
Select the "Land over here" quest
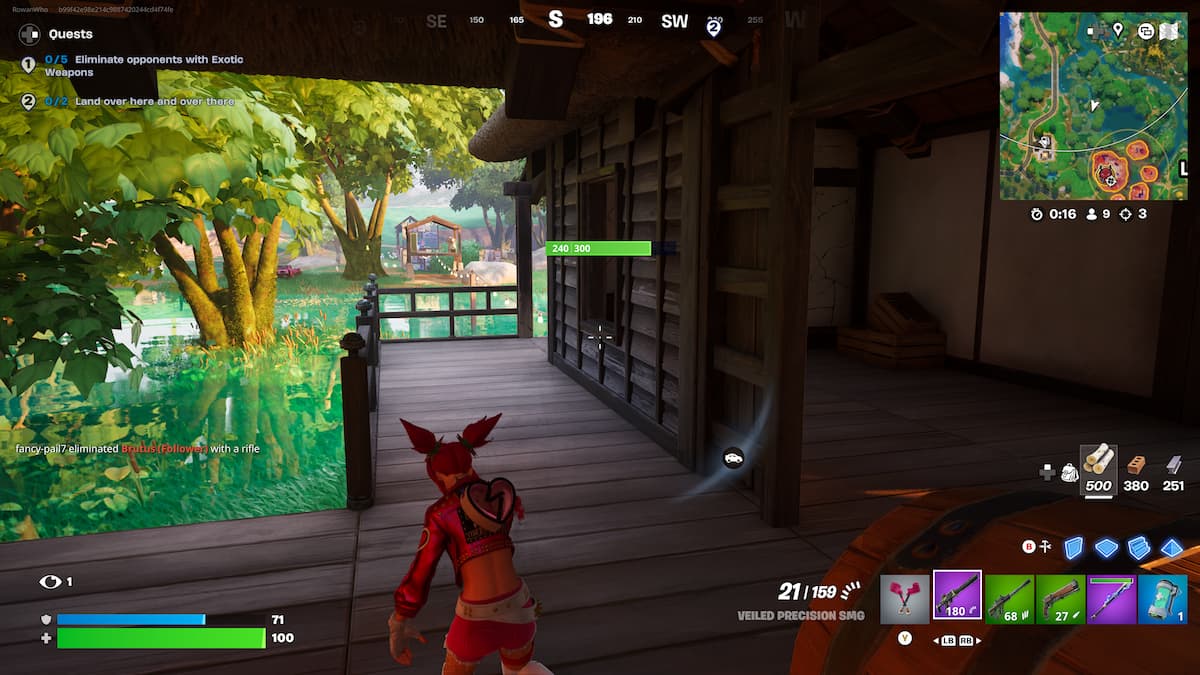coord(140,101)
